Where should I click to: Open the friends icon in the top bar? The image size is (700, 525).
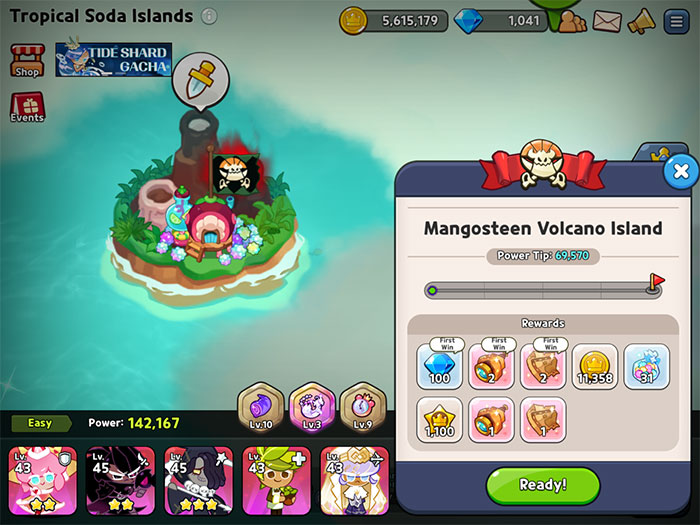coord(572,20)
